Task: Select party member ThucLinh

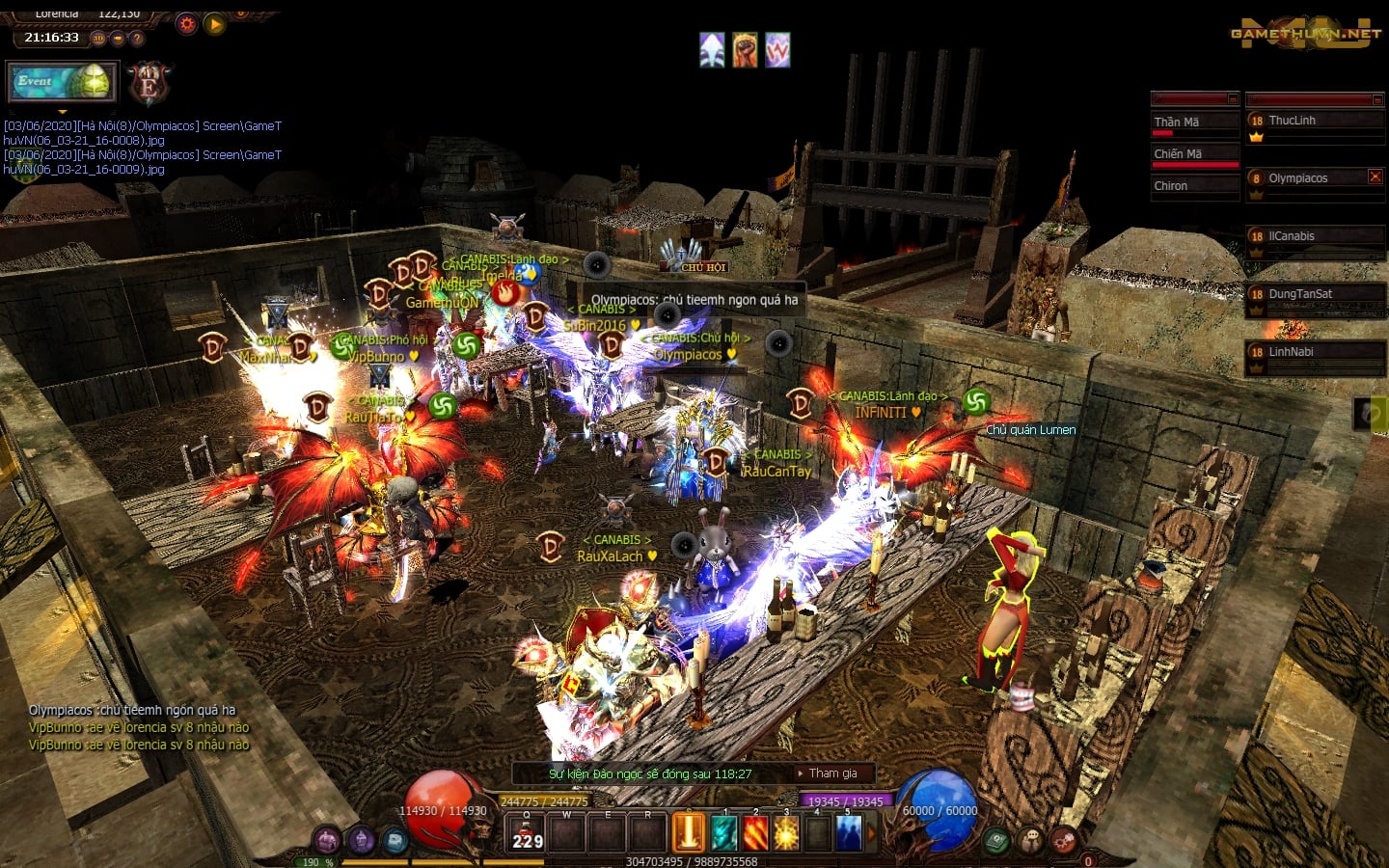Action: tap(1314, 122)
